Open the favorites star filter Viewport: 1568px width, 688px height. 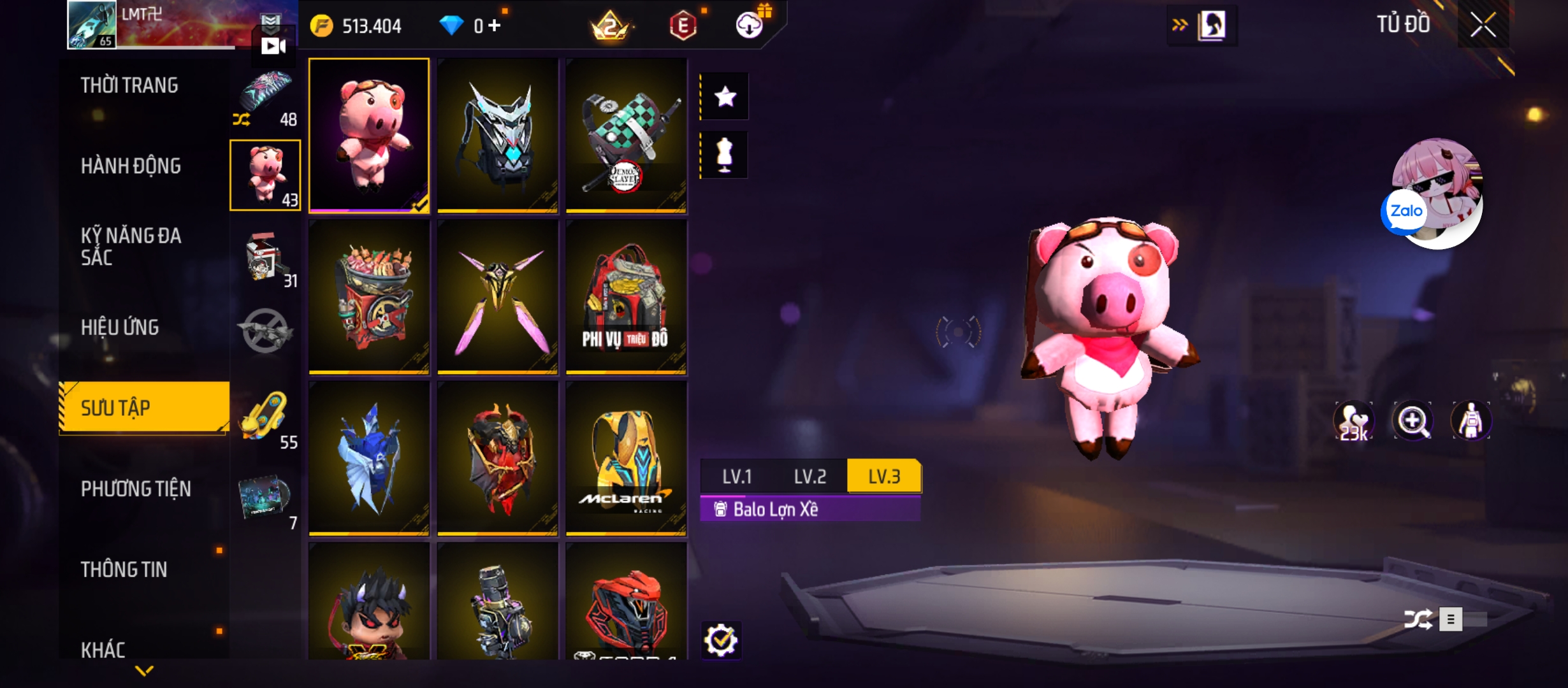pyautogui.click(x=725, y=97)
